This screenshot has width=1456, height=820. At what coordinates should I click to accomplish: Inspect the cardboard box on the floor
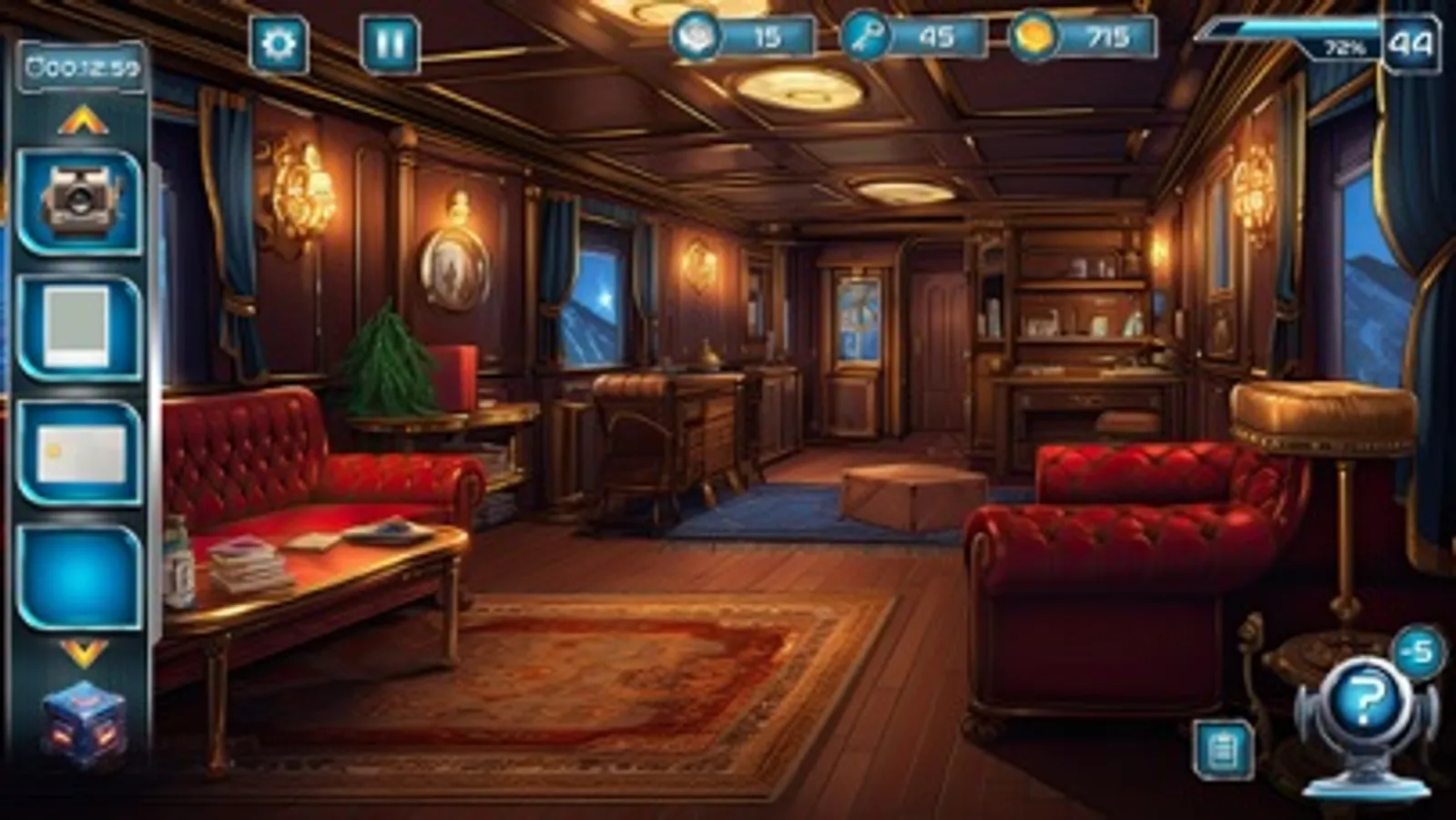[x=887, y=488]
